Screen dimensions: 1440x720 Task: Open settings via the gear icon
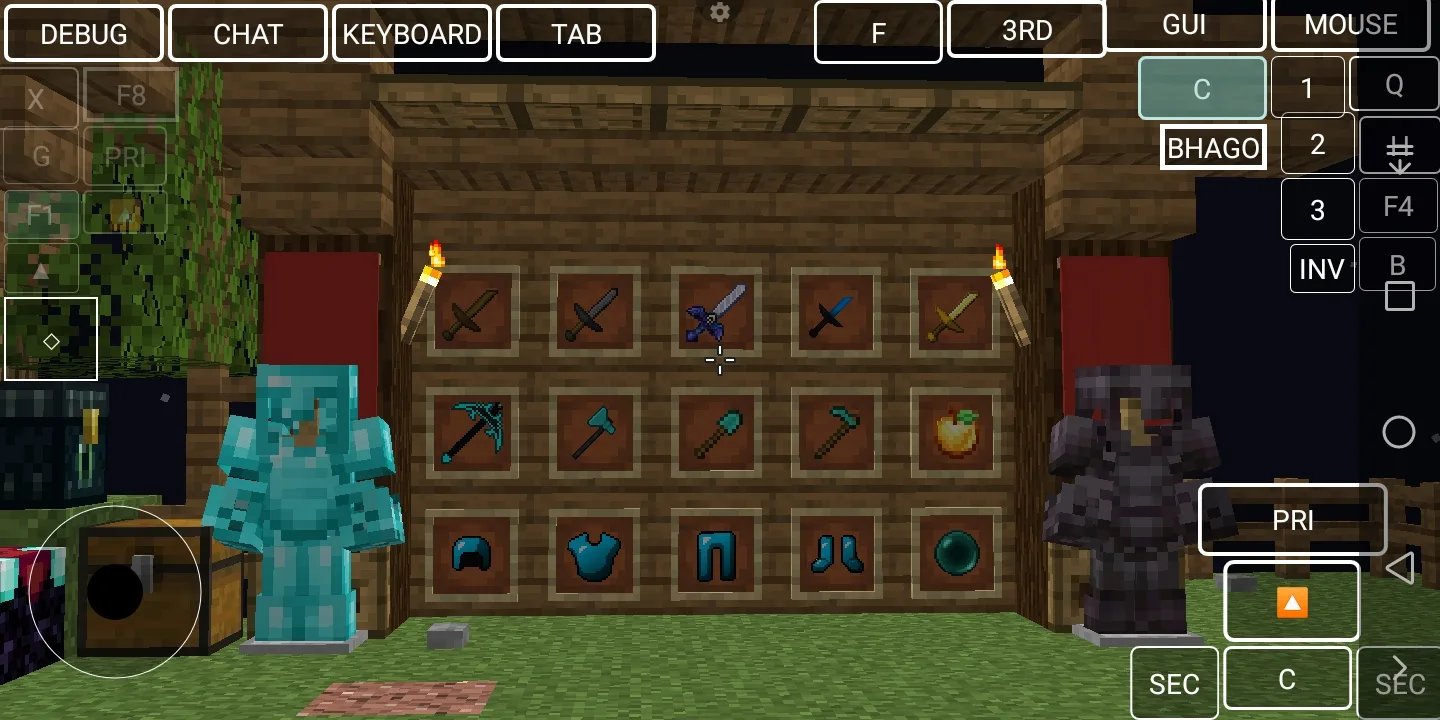point(719,12)
